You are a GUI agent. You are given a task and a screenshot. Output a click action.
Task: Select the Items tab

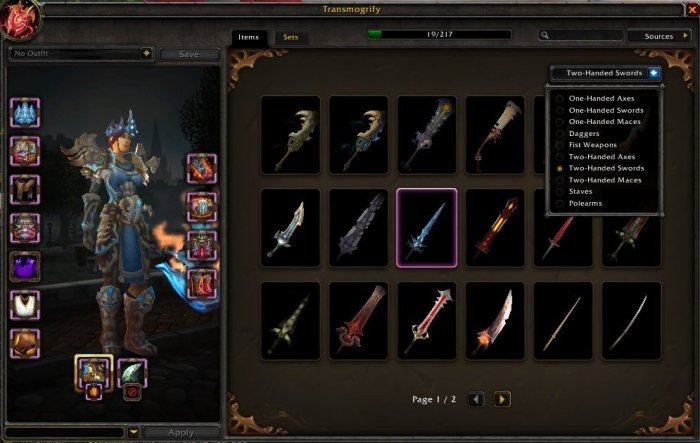point(248,37)
